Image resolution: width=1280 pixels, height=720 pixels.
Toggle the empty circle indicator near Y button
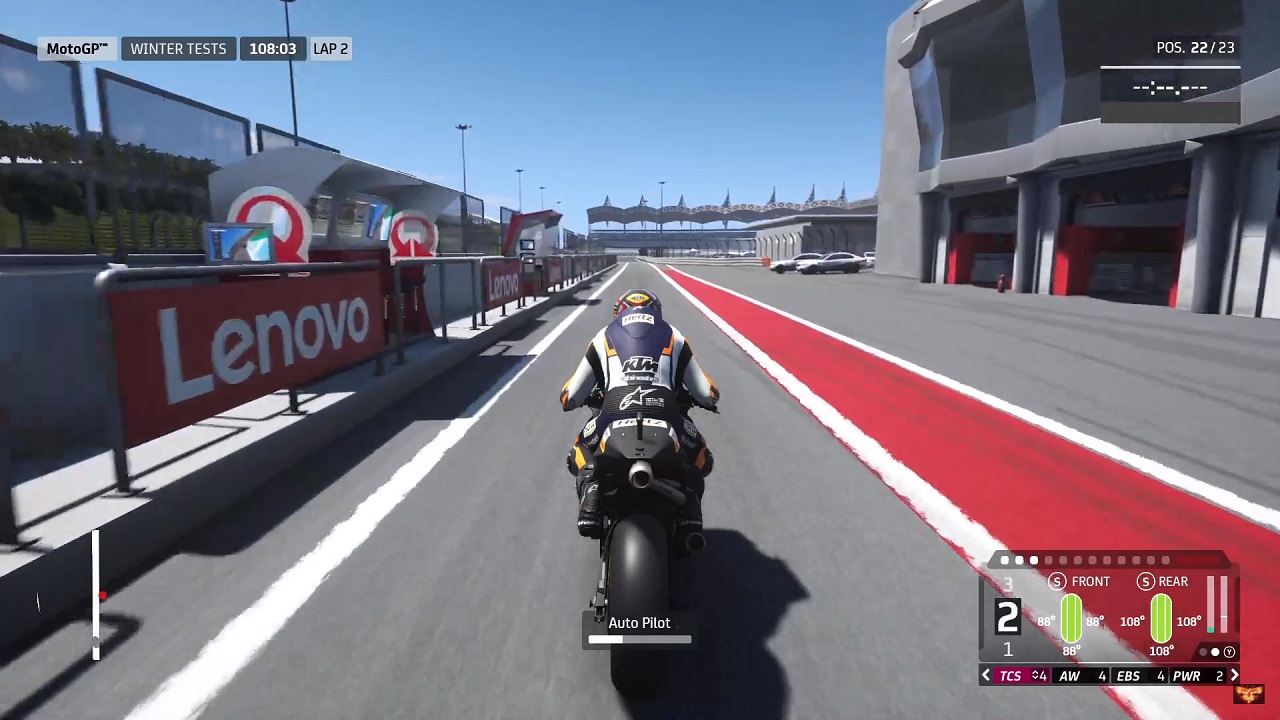click(1203, 651)
